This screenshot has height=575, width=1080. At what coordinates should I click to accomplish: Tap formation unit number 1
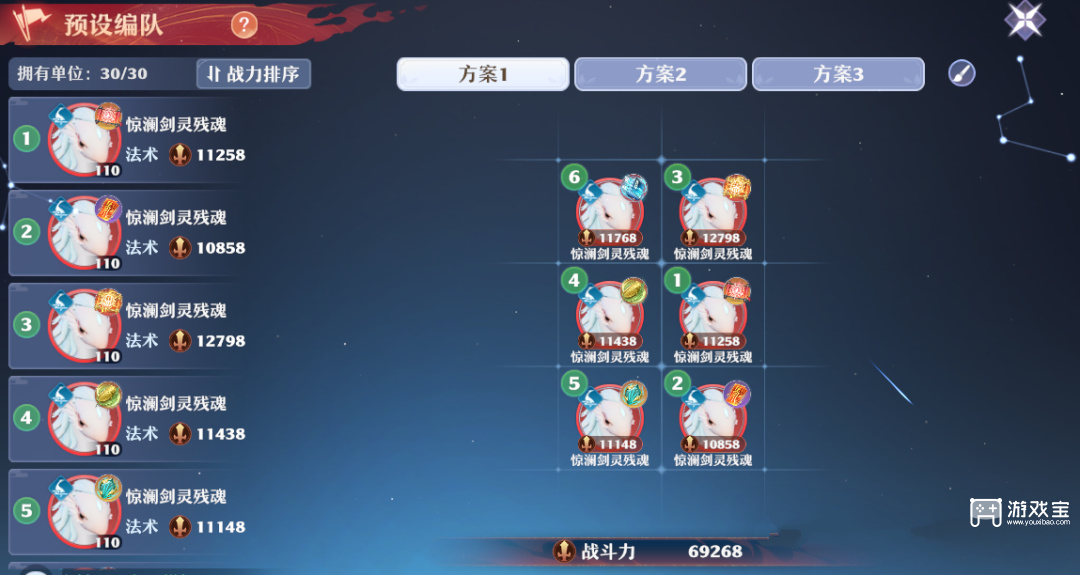pyautogui.click(x=712, y=315)
